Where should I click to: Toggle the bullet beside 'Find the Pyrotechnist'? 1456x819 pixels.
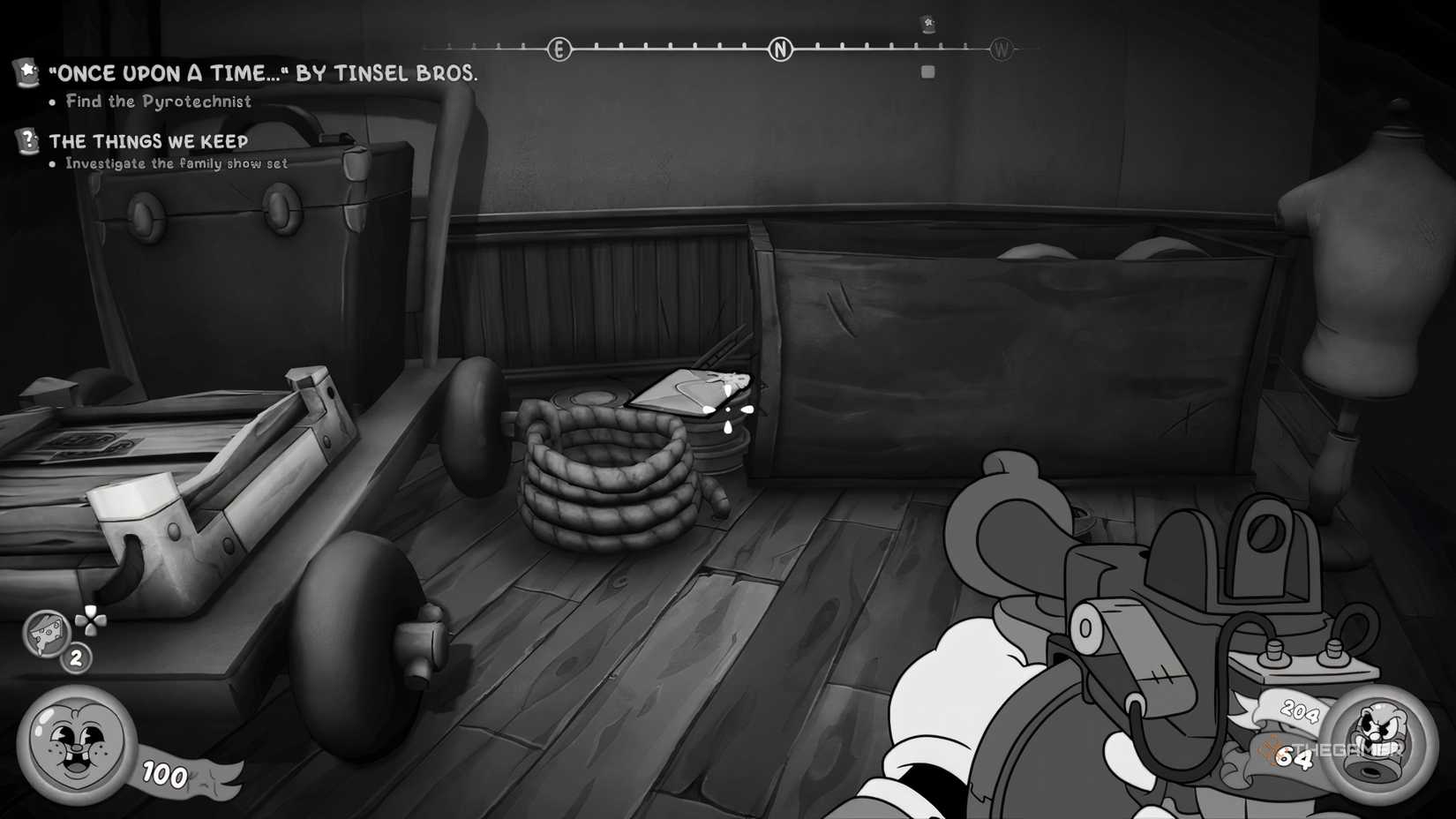[x=53, y=101]
